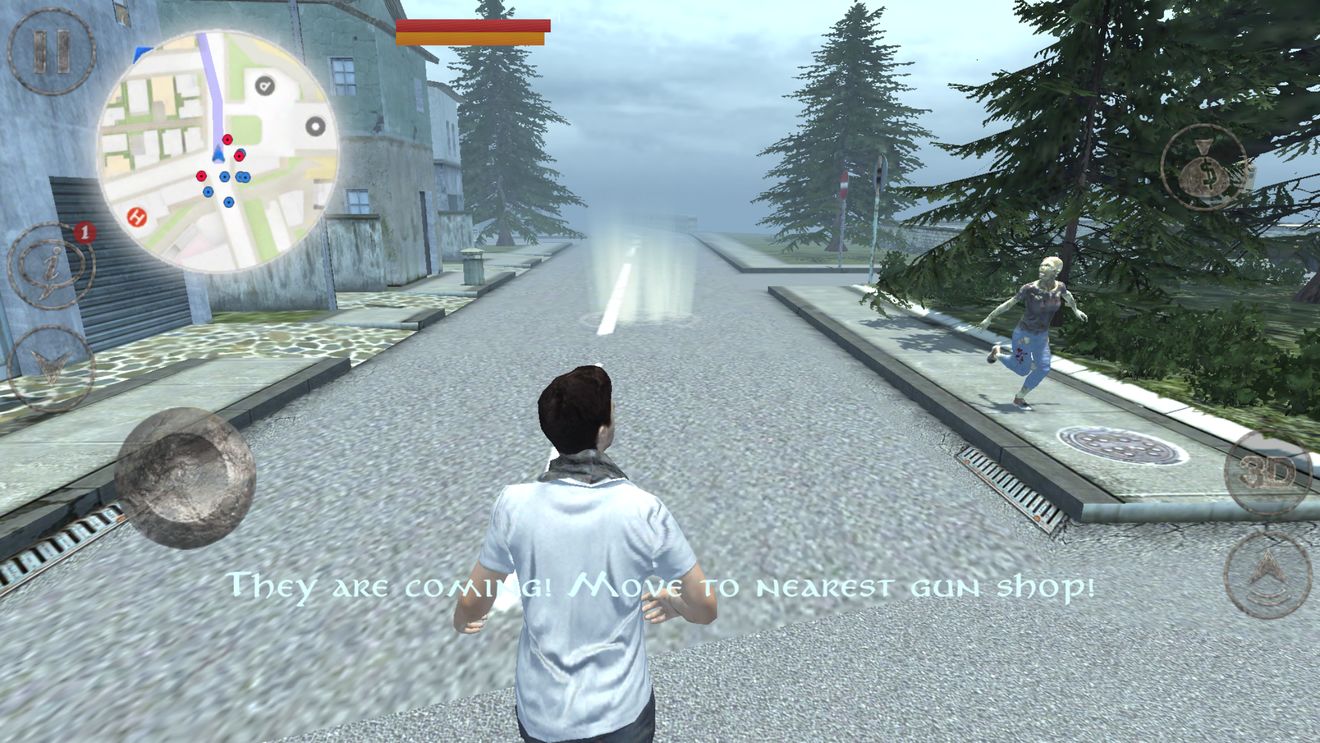Screen dimensions: 1320x743
Task: Open the circular city minimap
Action: tap(217, 151)
